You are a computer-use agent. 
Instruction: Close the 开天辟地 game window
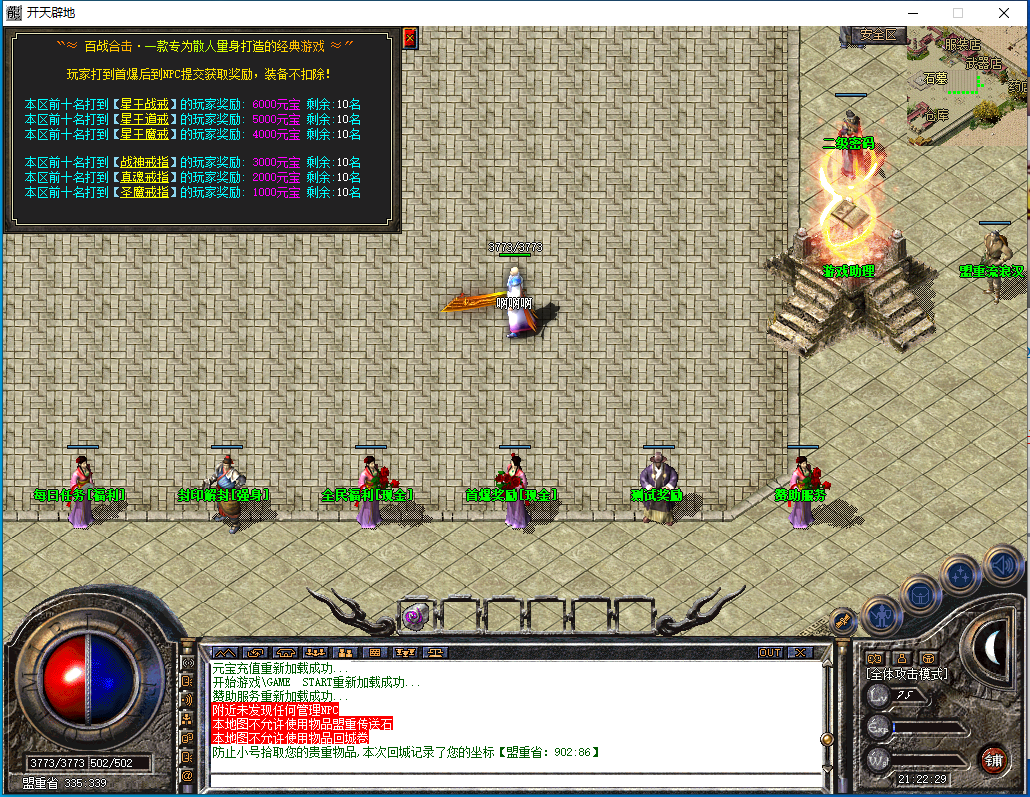(x=1003, y=13)
